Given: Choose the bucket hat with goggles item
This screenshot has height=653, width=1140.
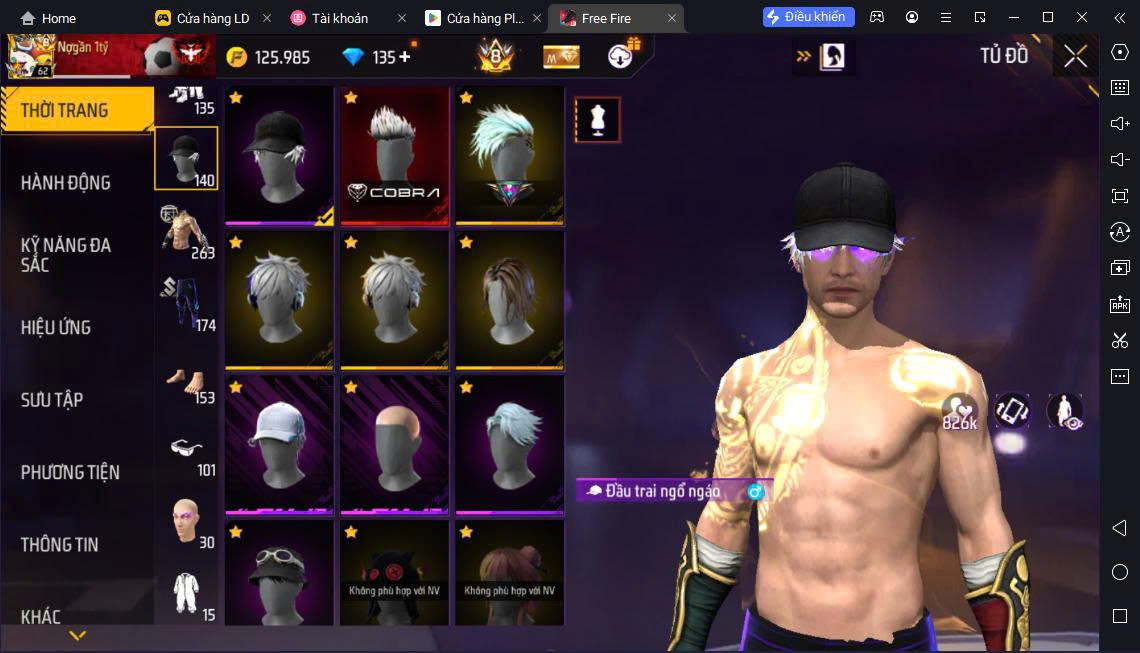Looking at the screenshot, I should tap(279, 573).
